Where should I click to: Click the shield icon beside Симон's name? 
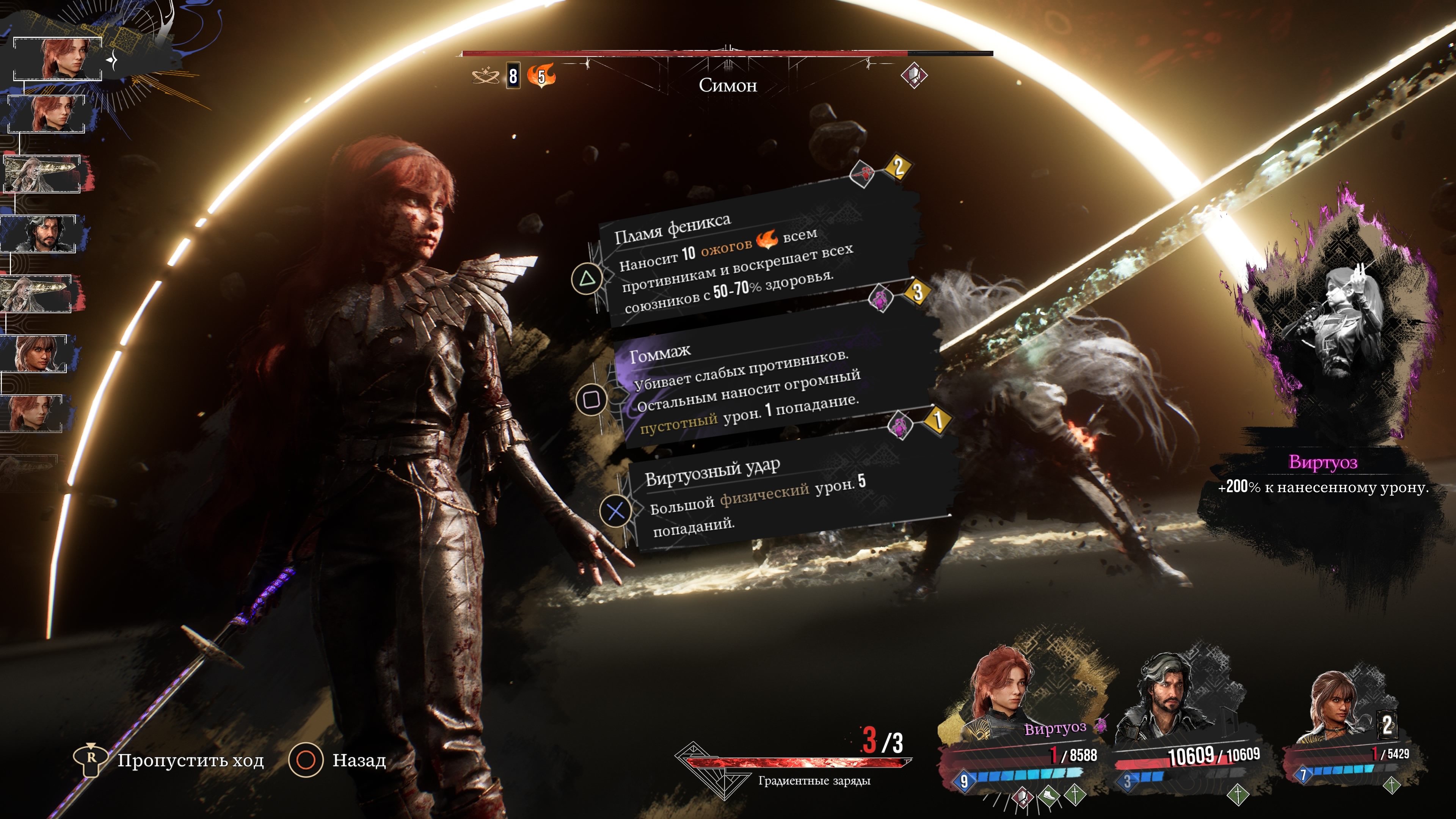(914, 75)
